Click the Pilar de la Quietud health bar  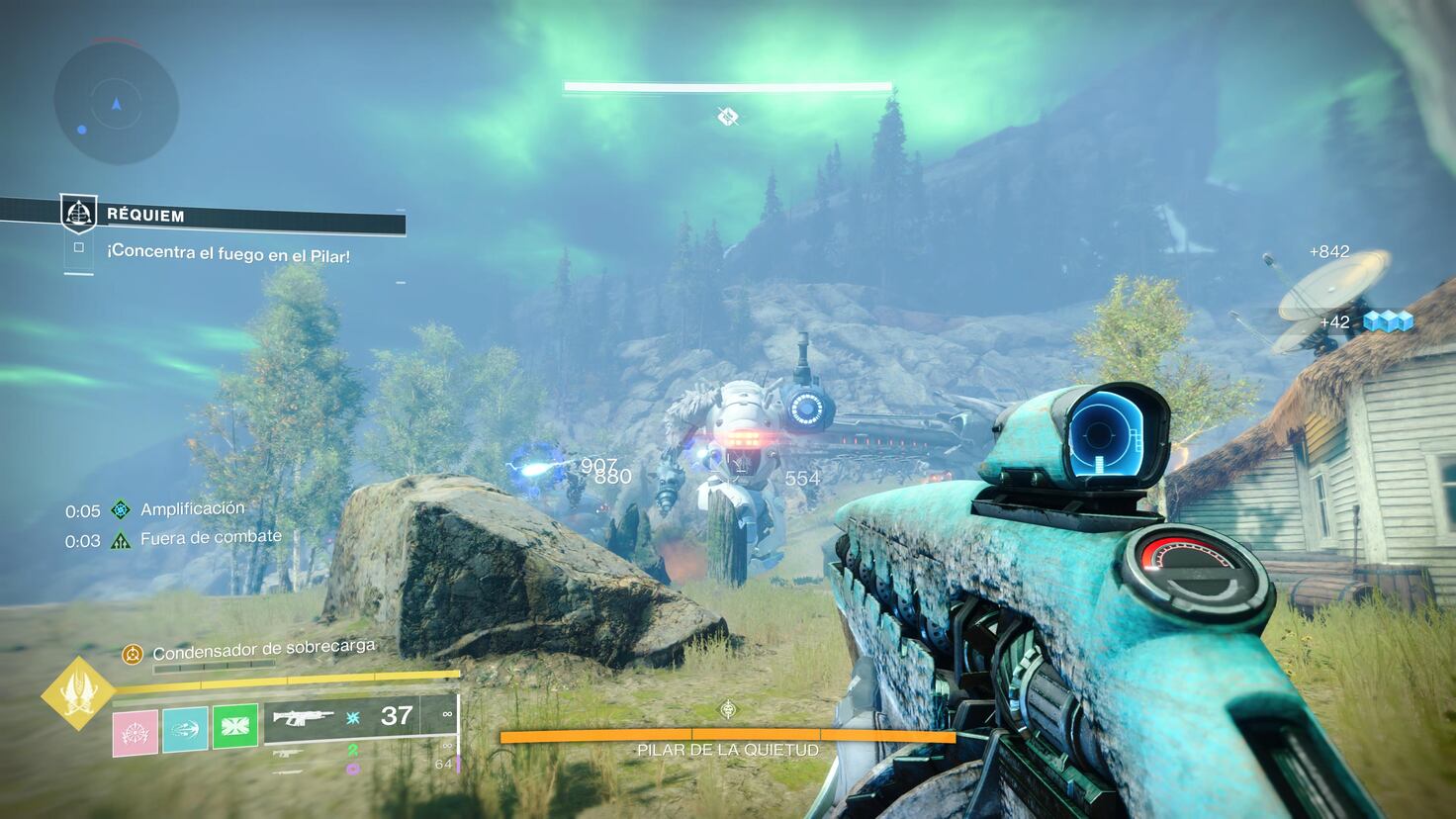[727, 736]
